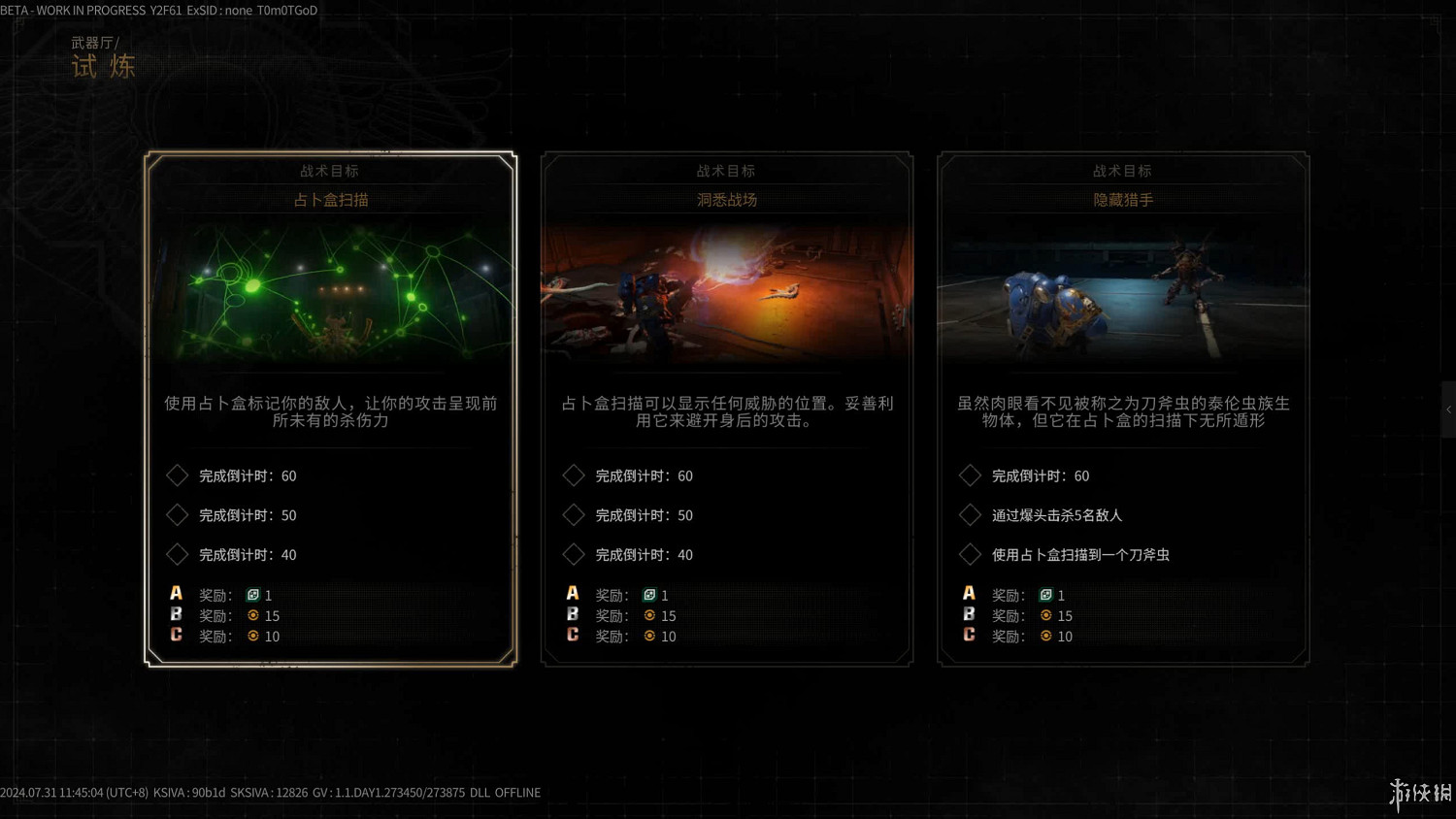Select the 试炼 page title tab
The height and width of the screenshot is (819, 1456).
[x=103, y=66]
